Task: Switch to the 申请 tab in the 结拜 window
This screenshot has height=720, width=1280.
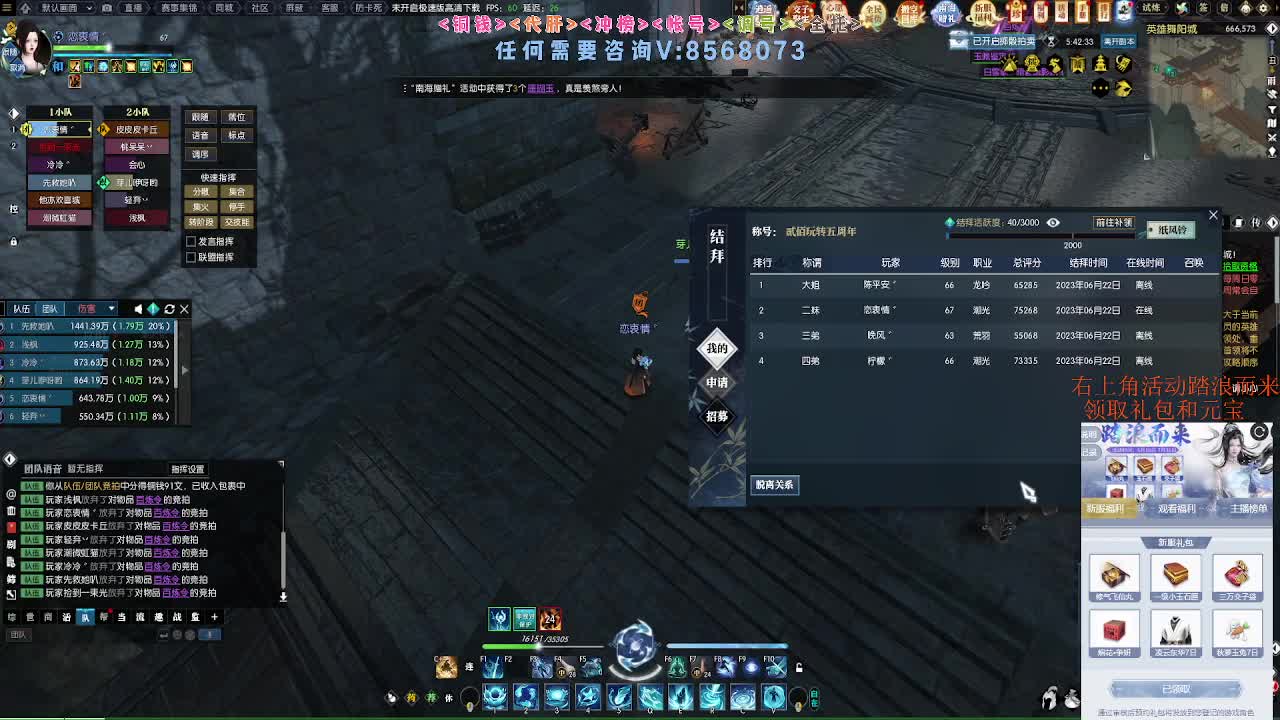Action: point(716,383)
